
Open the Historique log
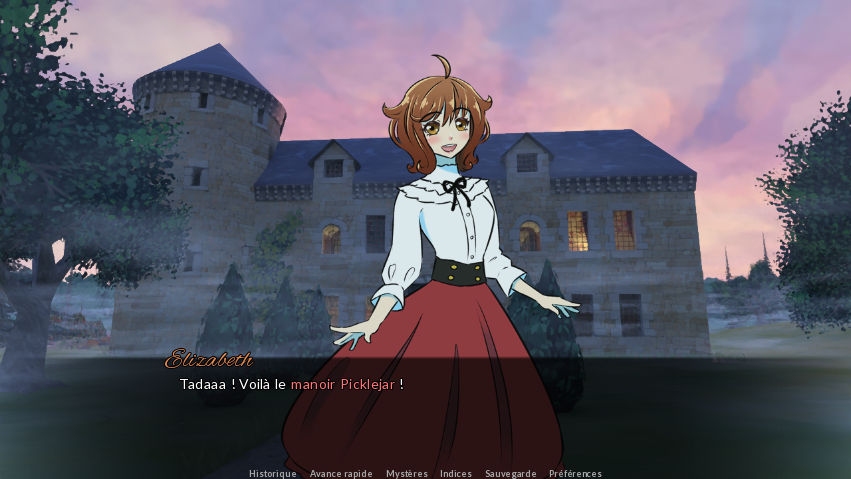click(x=272, y=473)
